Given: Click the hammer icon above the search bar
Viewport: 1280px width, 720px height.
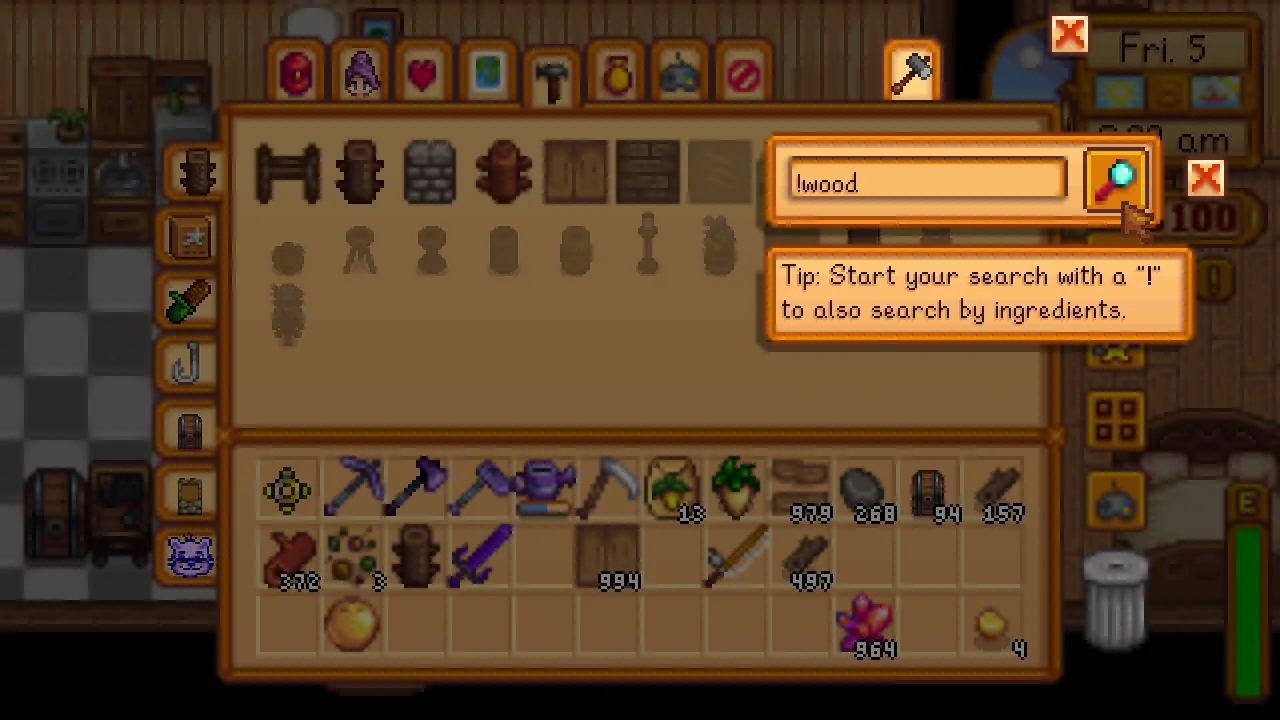Looking at the screenshot, I should click(x=911, y=70).
